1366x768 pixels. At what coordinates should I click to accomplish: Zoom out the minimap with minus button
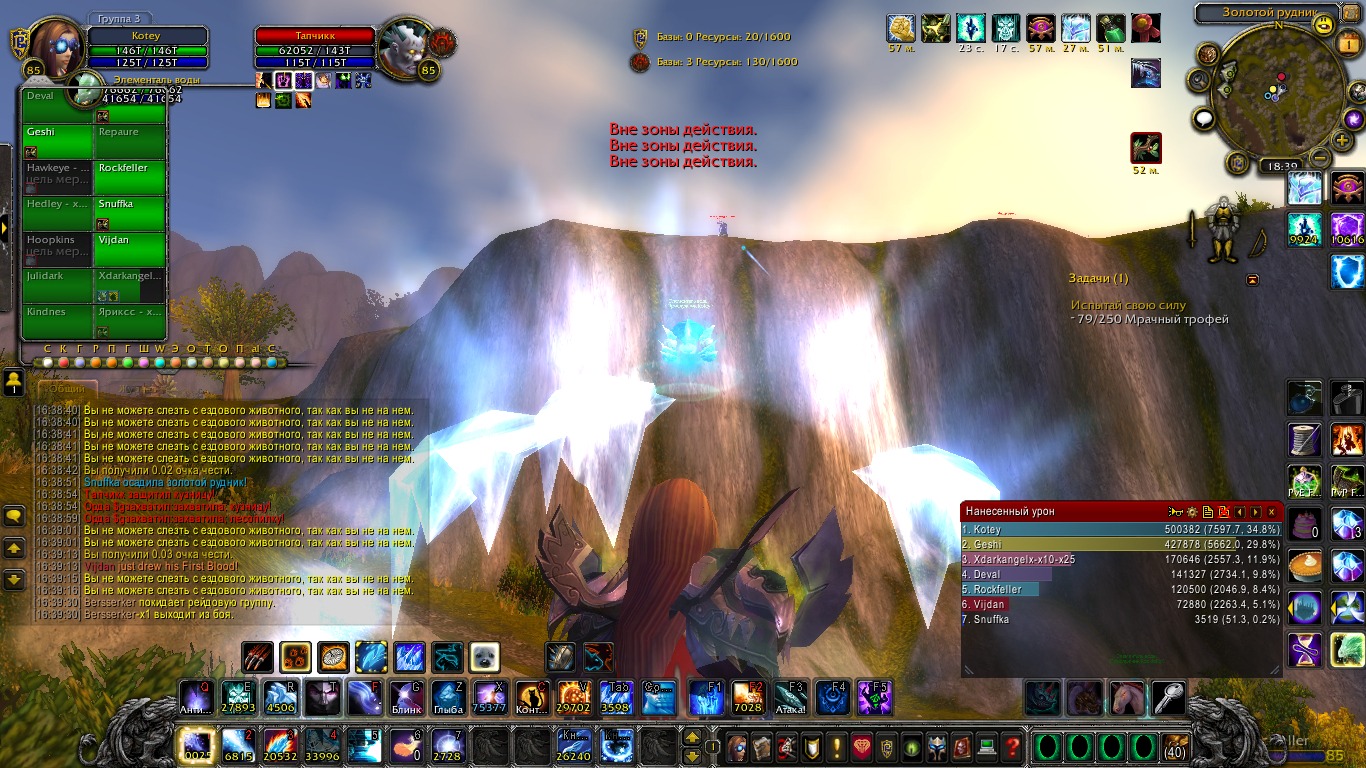(x=1319, y=157)
